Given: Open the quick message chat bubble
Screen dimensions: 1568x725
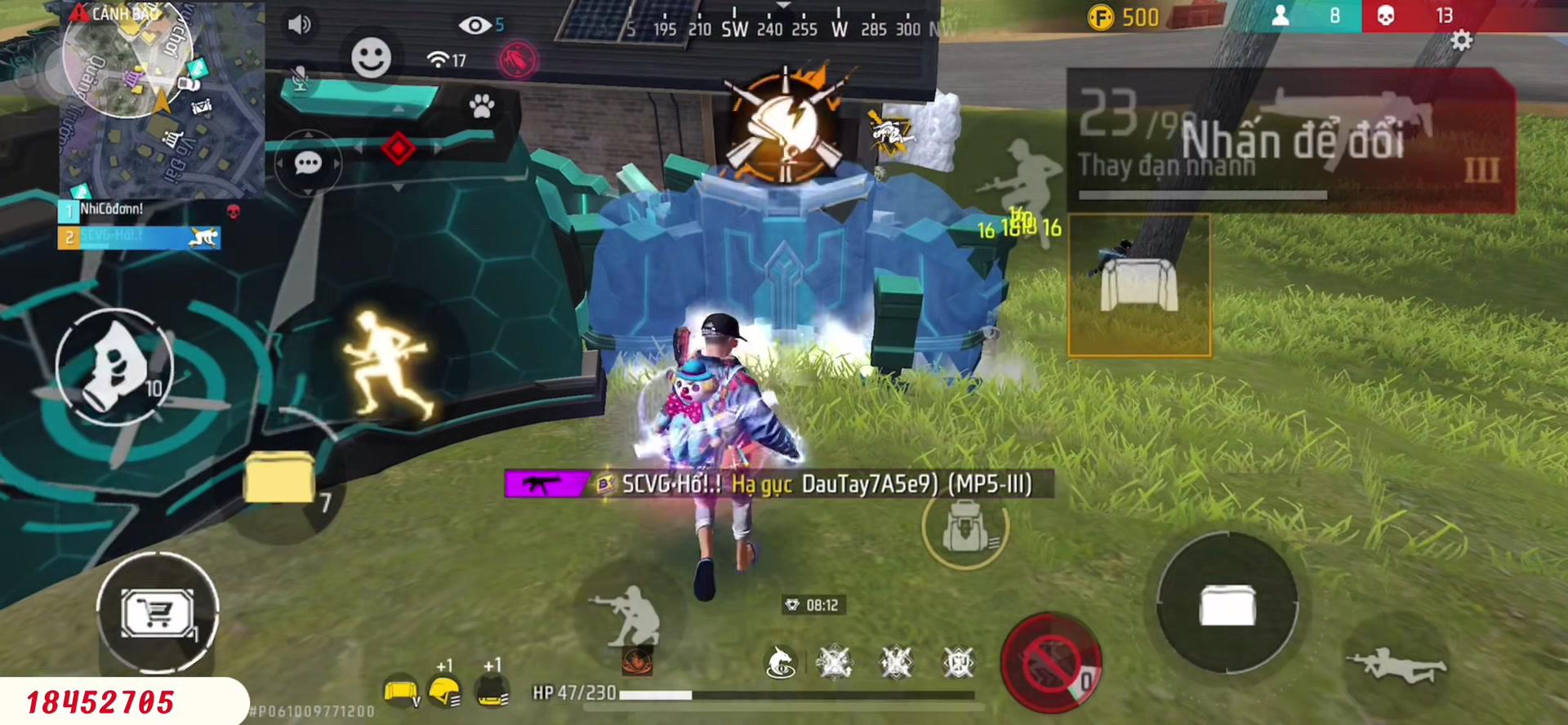Looking at the screenshot, I should [308, 162].
